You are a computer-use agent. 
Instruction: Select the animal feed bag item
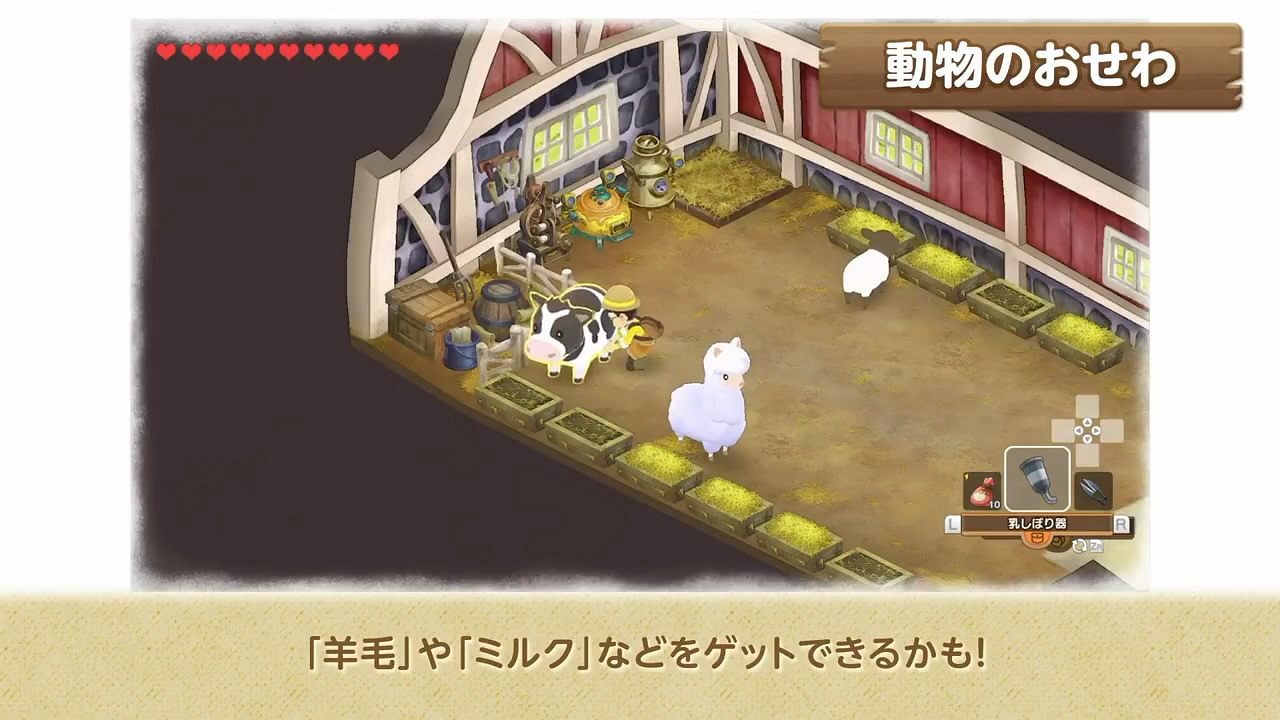tap(982, 490)
